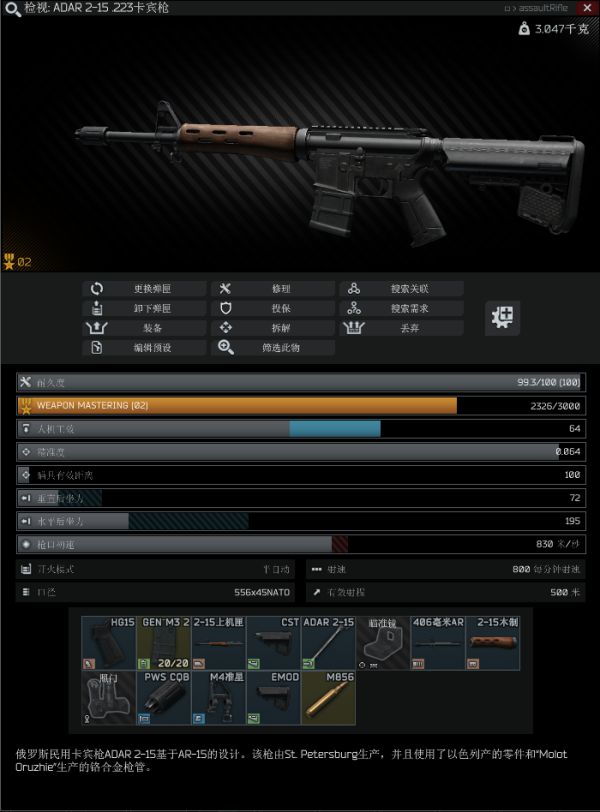Choose 搜索需求 (required search)
This screenshot has height=812, width=600.
400,308
